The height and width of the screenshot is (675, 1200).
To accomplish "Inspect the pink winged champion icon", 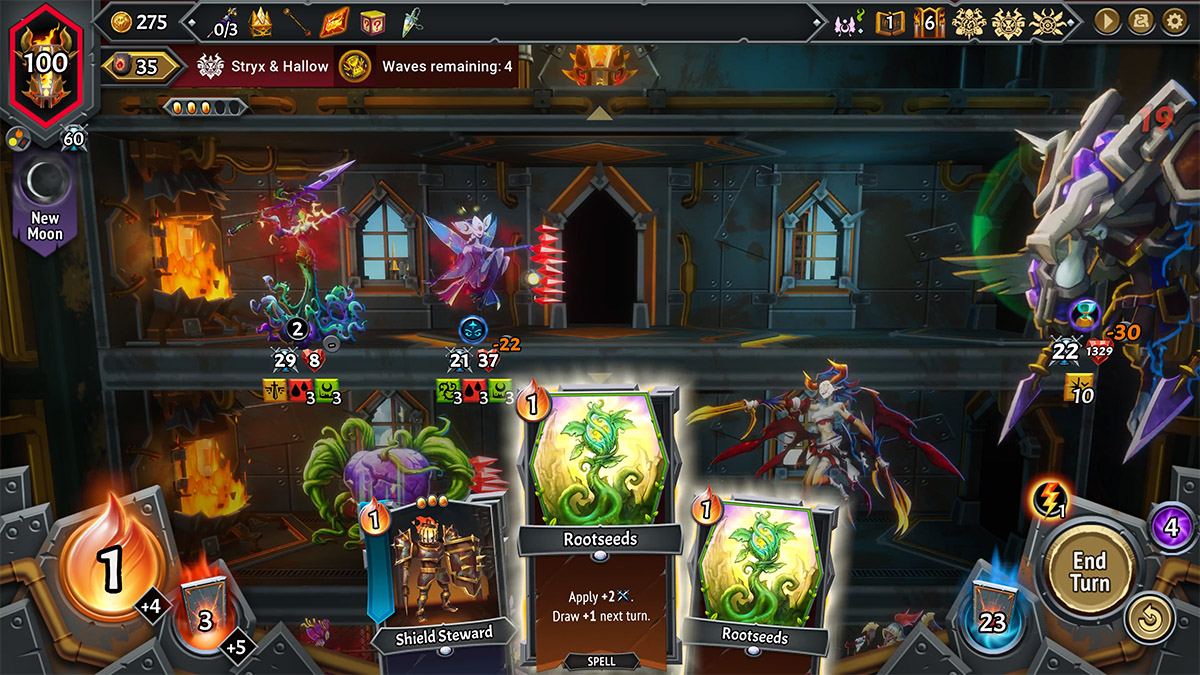I will point(845,22).
